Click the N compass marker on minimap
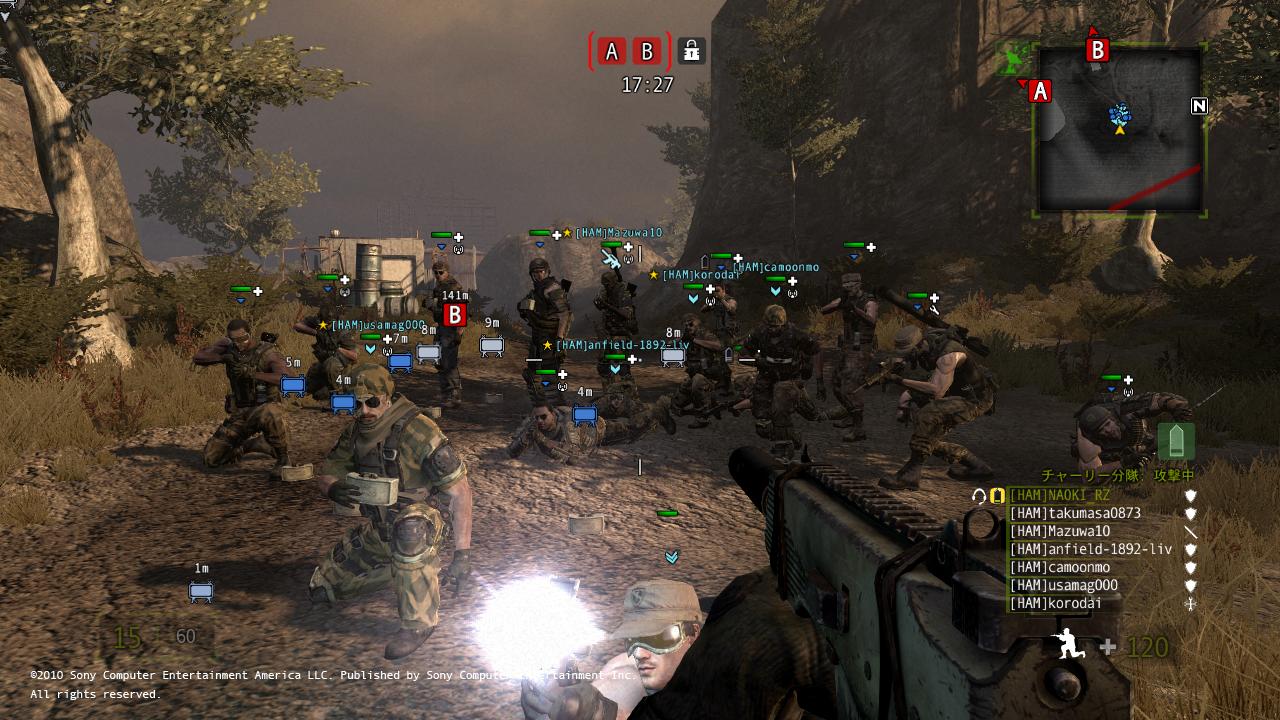The width and height of the screenshot is (1280, 720). tap(1199, 106)
